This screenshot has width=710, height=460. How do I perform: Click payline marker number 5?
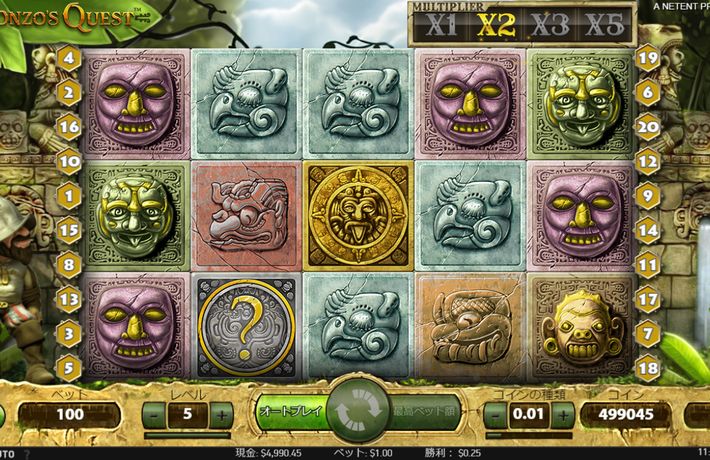click(x=70, y=366)
